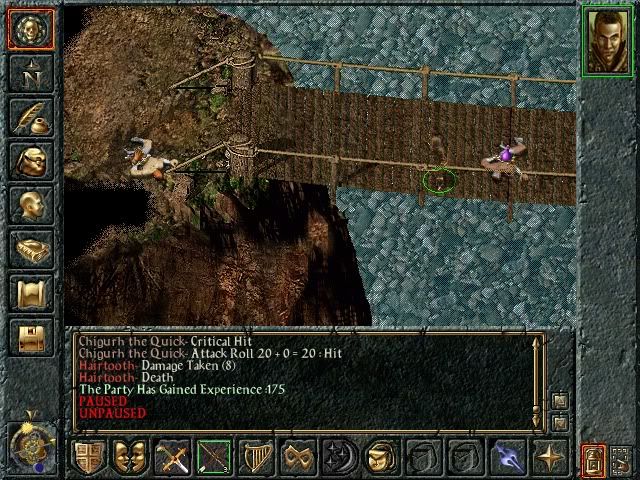Select the bow weapon slot
The width and height of the screenshot is (640, 480).
coord(214,457)
